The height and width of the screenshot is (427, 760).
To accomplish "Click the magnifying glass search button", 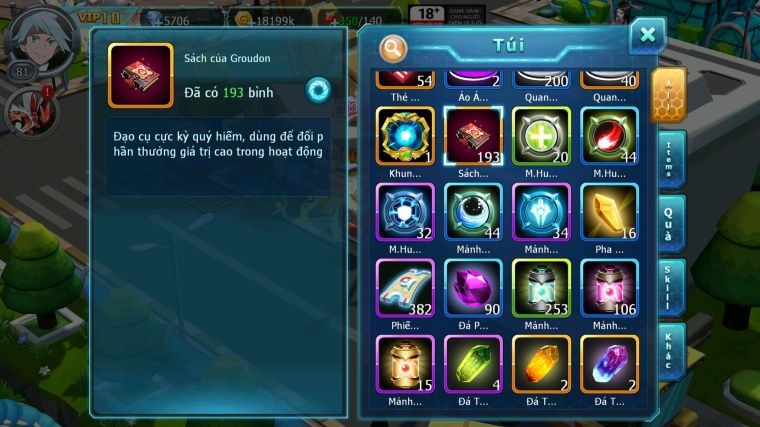I will click(394, 47).
